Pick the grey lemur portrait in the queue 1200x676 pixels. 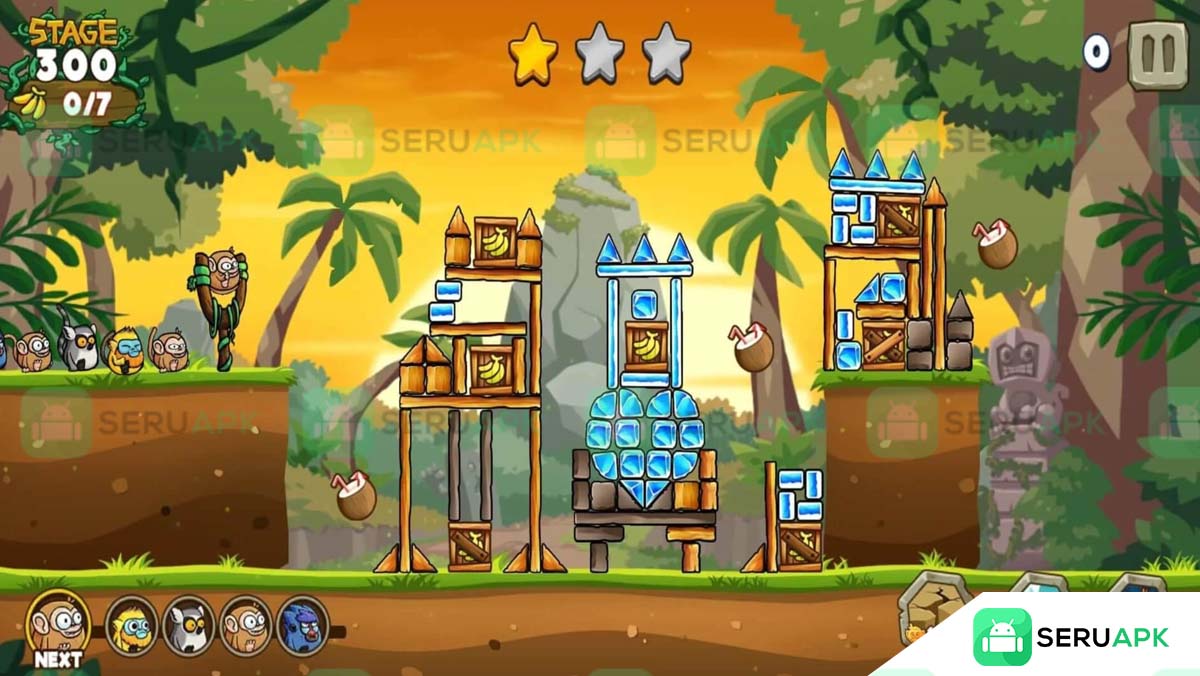pyautogui.click(x=188, y=625)
